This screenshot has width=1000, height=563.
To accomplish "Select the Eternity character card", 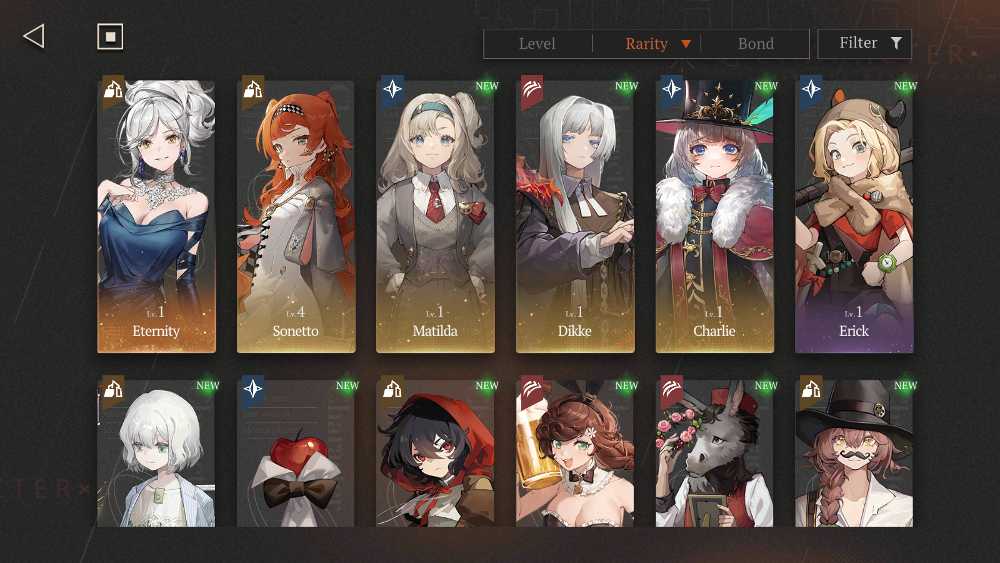I will [x=156, y=215].
